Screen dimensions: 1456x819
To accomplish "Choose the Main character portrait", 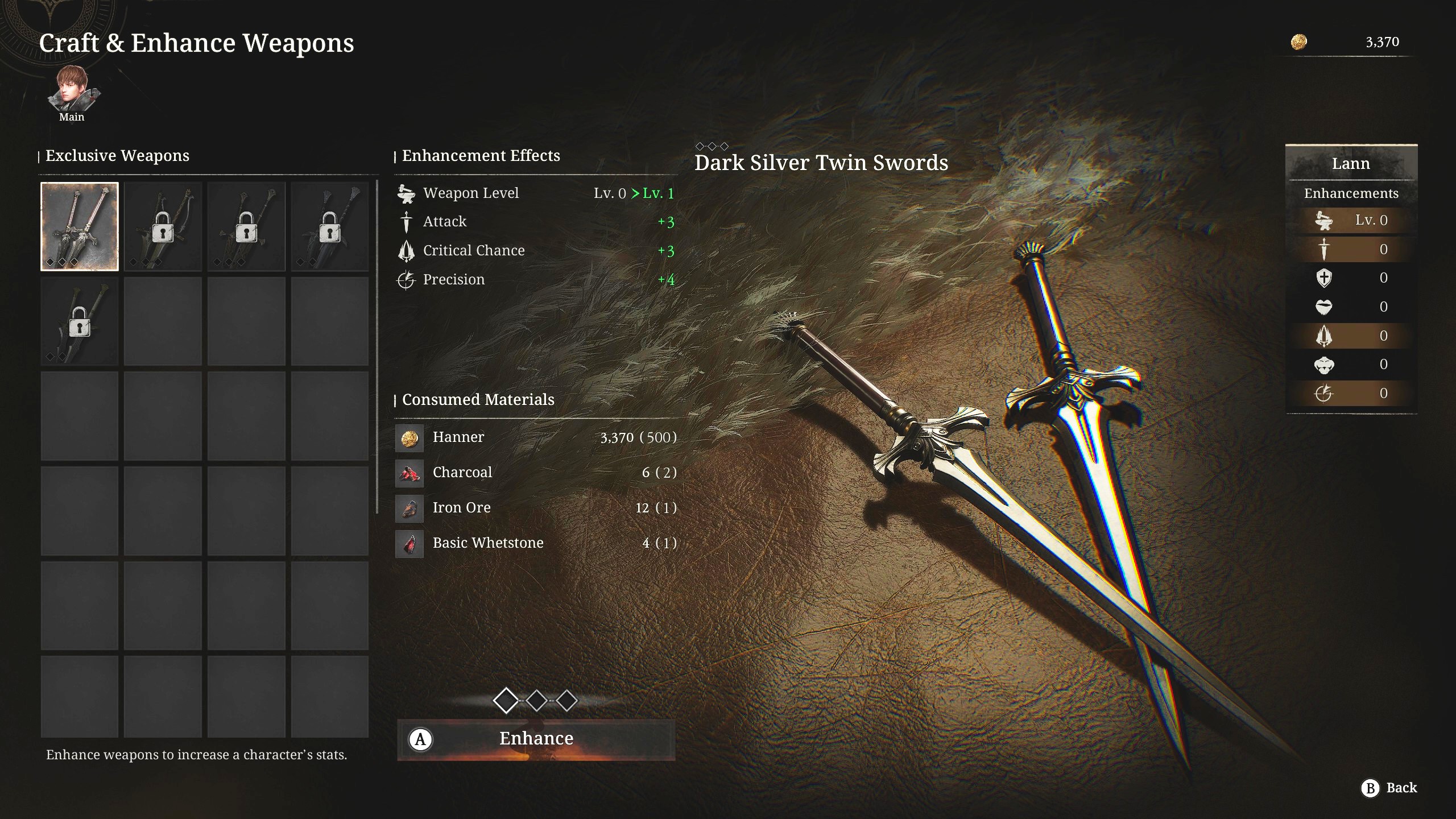I will [72, 90].
